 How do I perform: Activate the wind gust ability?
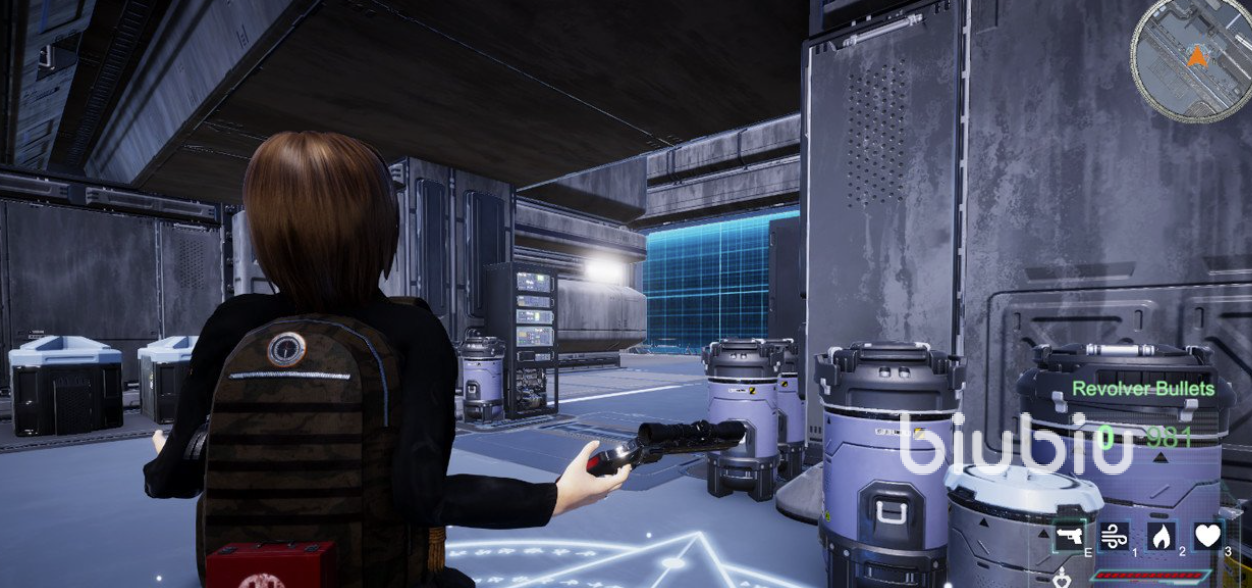pyautogui.click(x=1113, y=536)
